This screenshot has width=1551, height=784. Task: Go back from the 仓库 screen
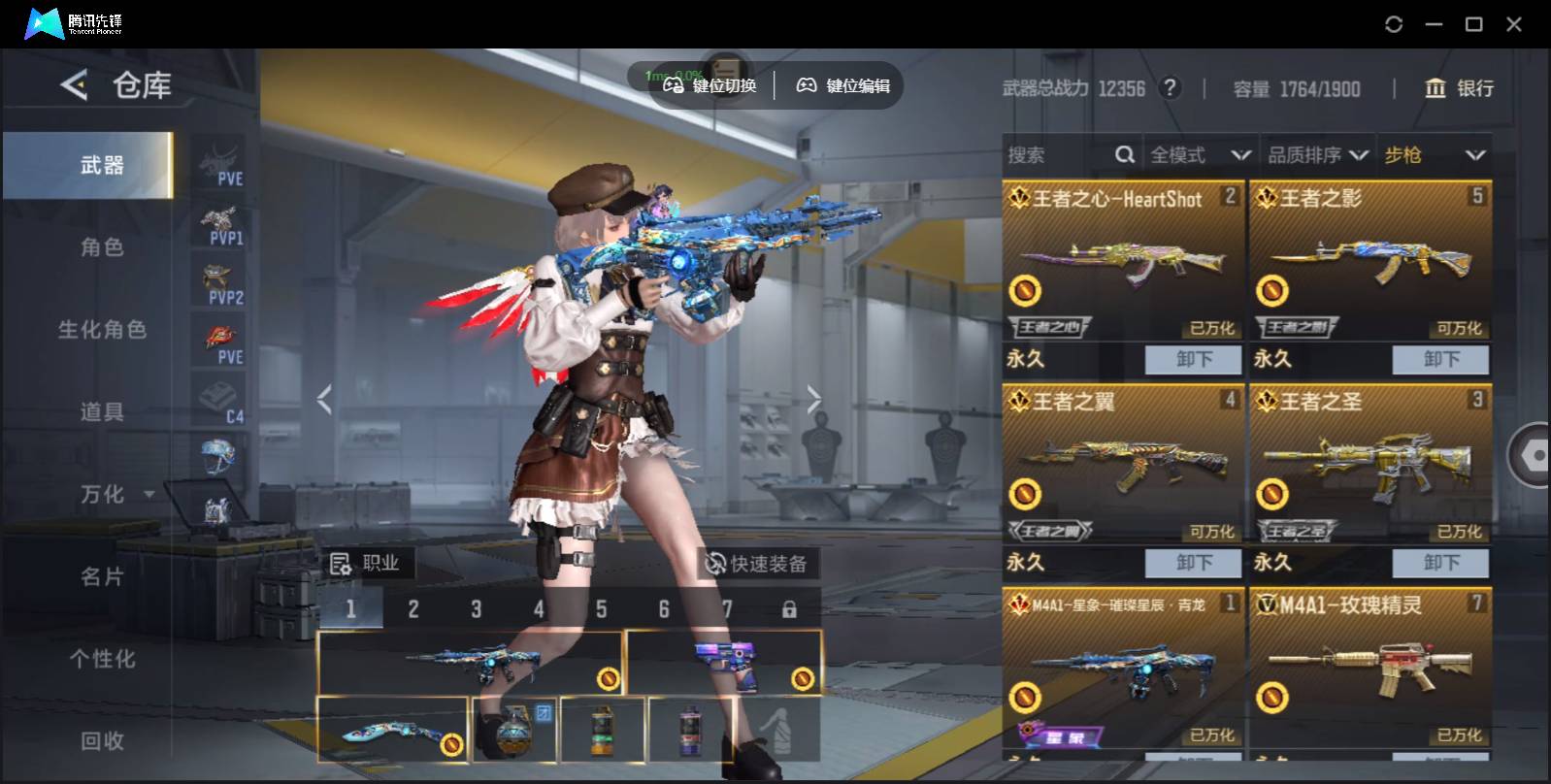point(74,85)
